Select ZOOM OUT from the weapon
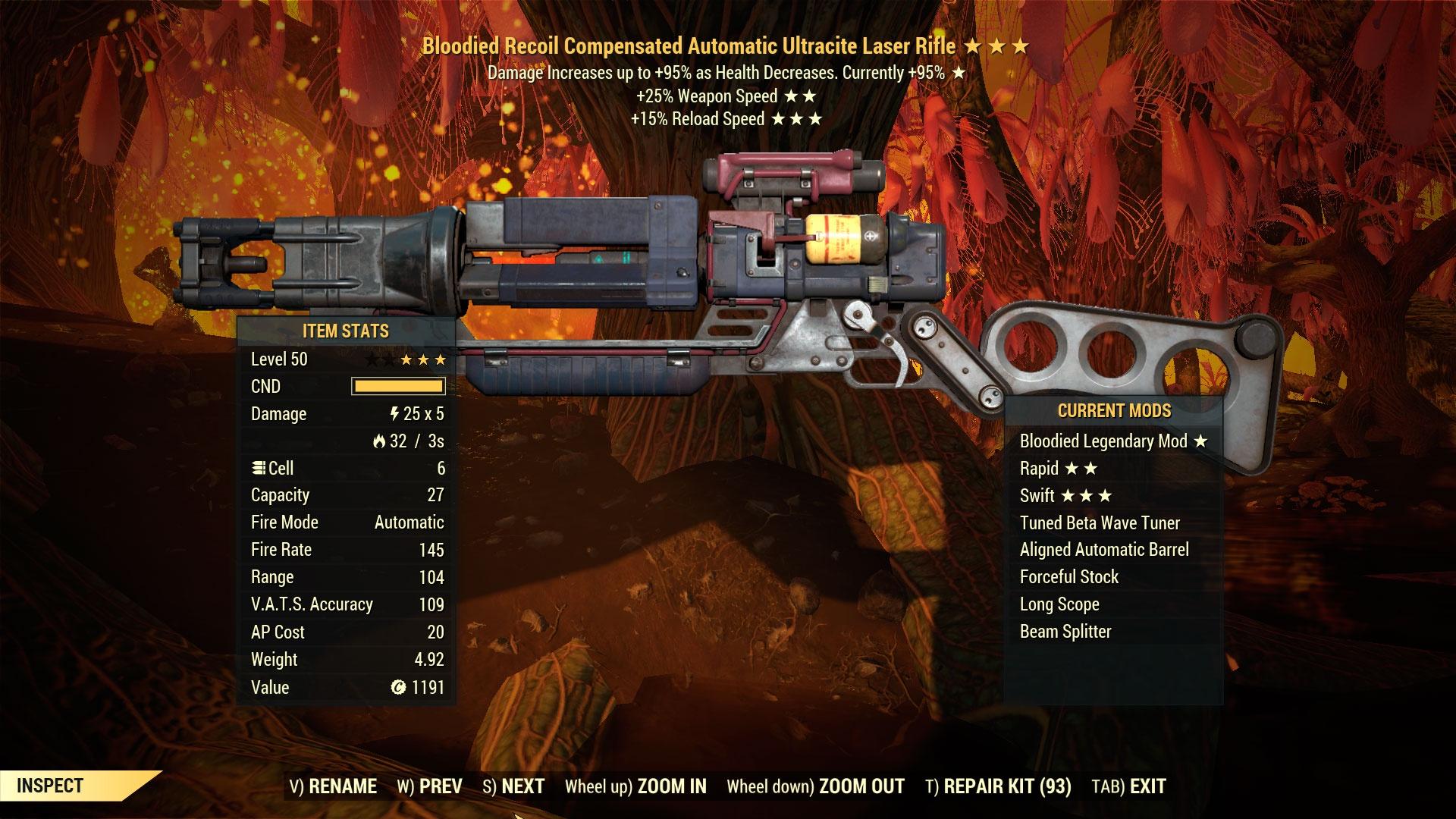The width and height of the screenshot is (1456, 819). click(x=815, y=786)
